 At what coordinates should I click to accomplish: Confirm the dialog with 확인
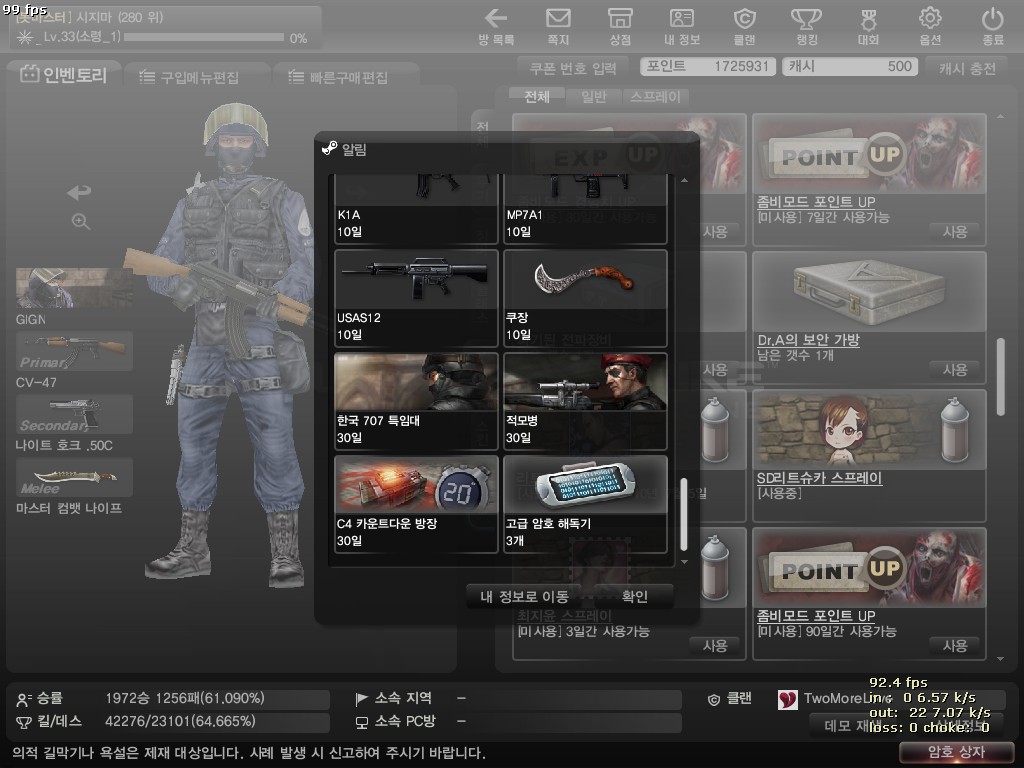635,597
